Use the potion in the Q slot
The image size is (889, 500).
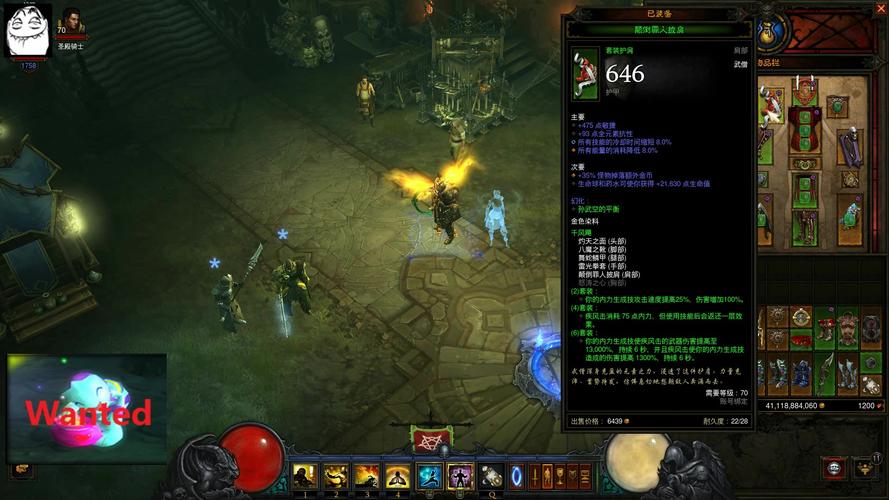tap(491, 476)
